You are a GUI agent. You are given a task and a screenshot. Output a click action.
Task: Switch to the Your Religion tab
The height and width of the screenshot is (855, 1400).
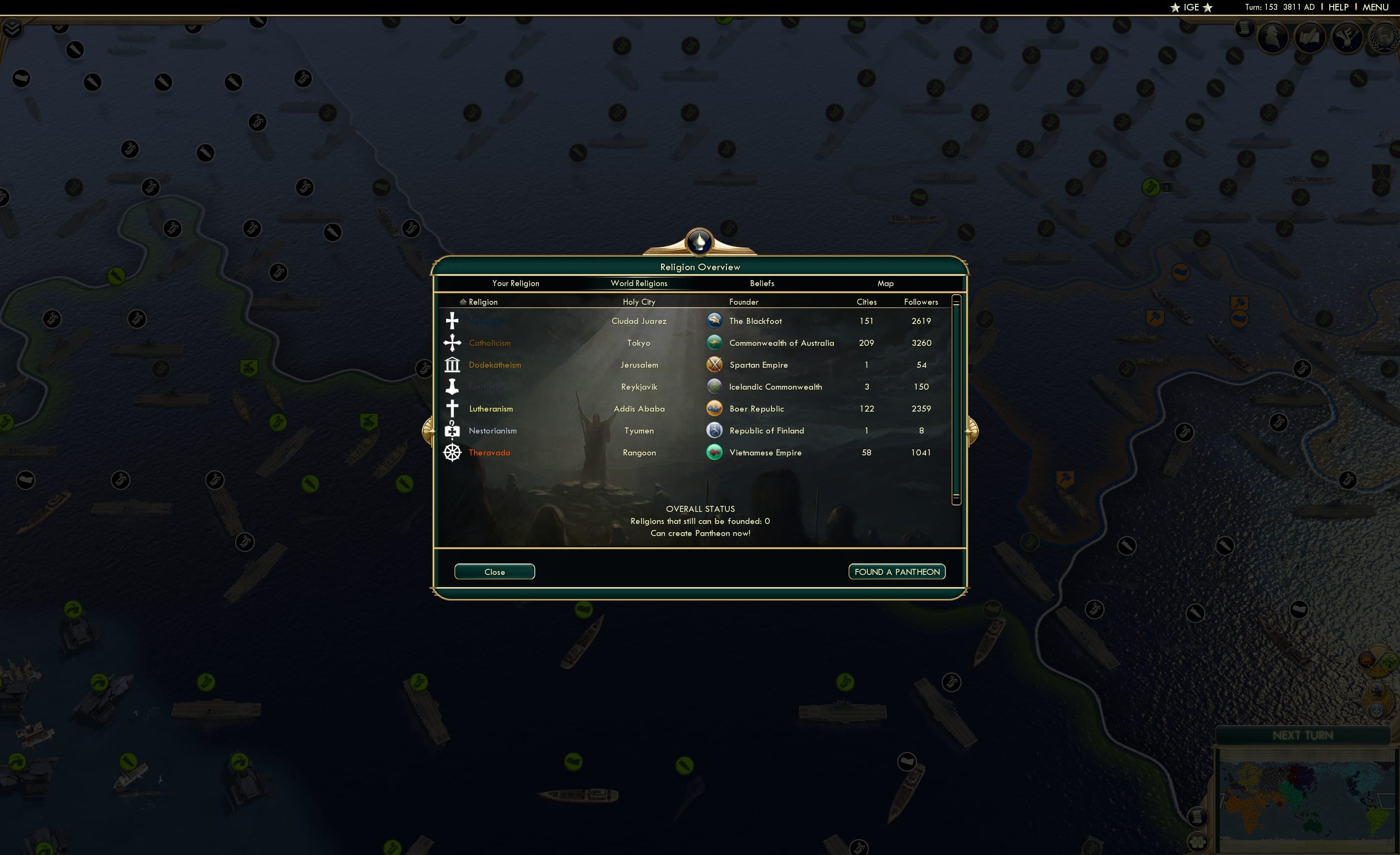point(515,283)
